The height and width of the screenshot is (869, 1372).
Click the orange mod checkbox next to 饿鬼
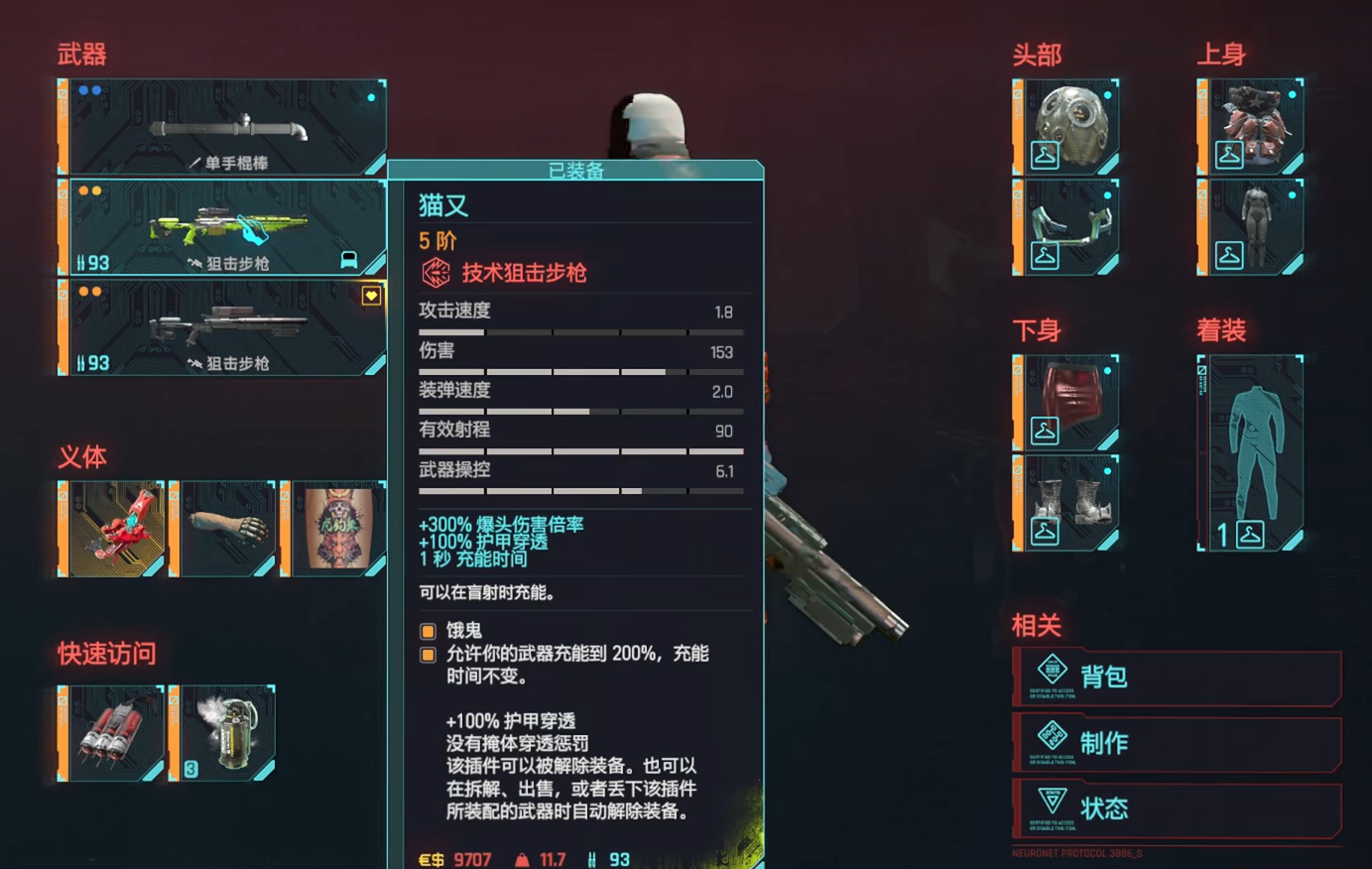(x=428, y=630)
